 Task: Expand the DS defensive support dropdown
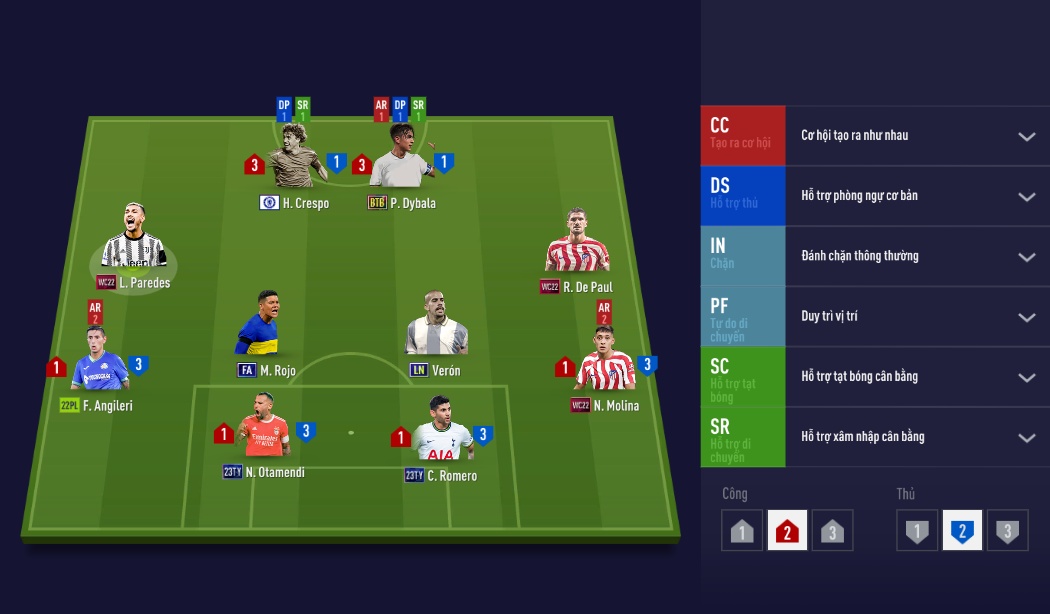click(x=1026, y=196)
